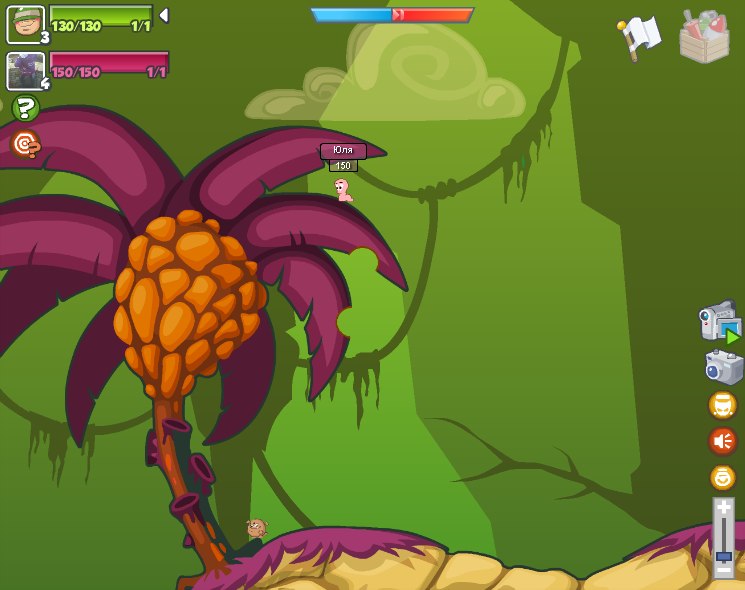Click the orange target hint icon
This screenshot has width=745, height=590.
(25, 144)
